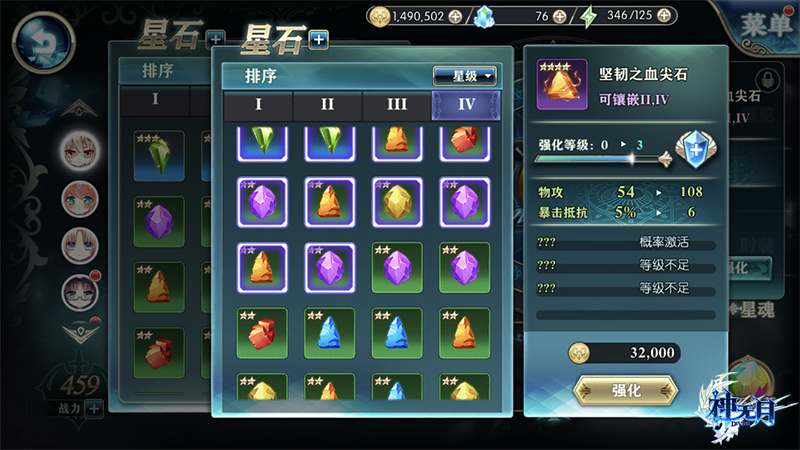Select the 坚韧之血尖石 gem icon

(x=562, y=85)
